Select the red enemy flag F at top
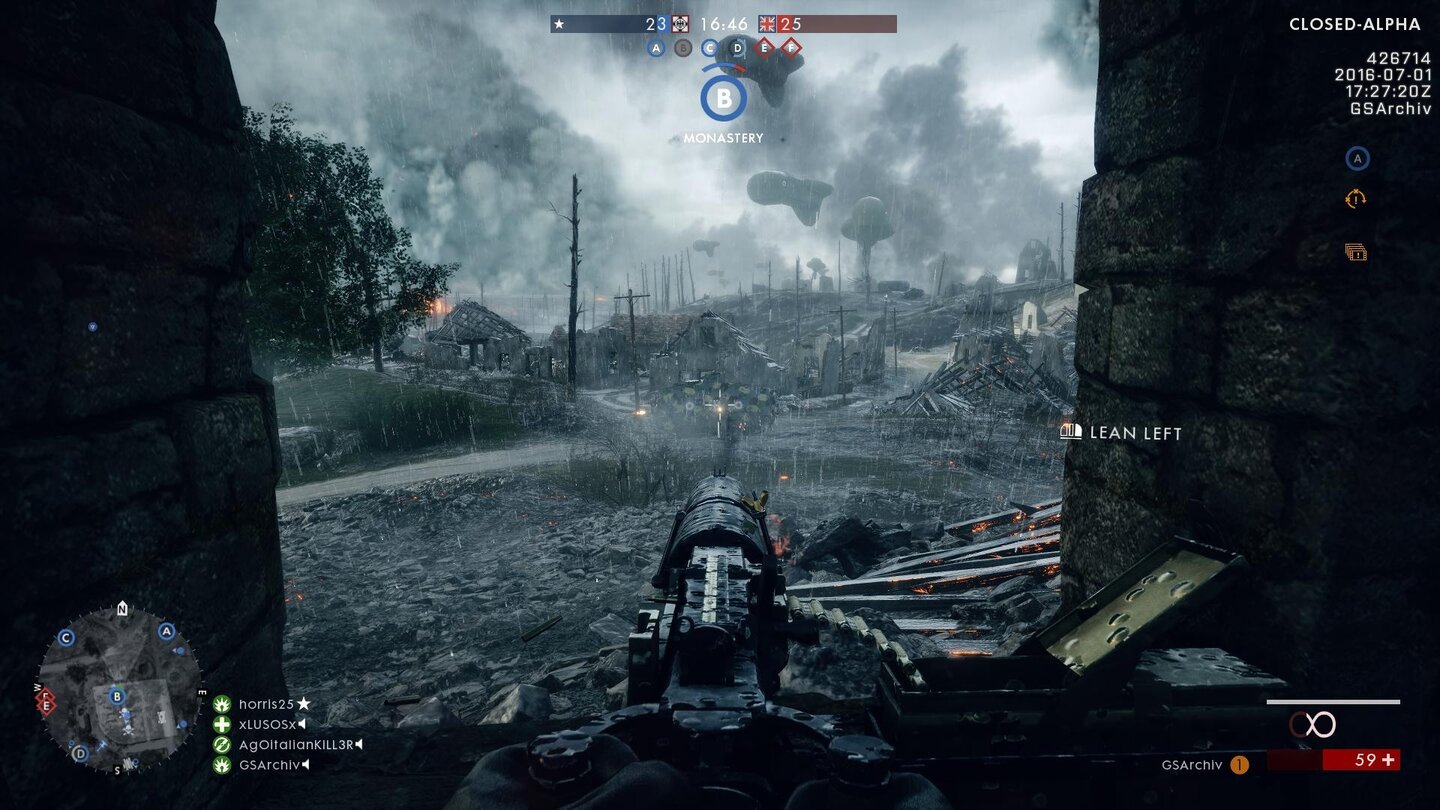1440x810 pixels. 791,47
